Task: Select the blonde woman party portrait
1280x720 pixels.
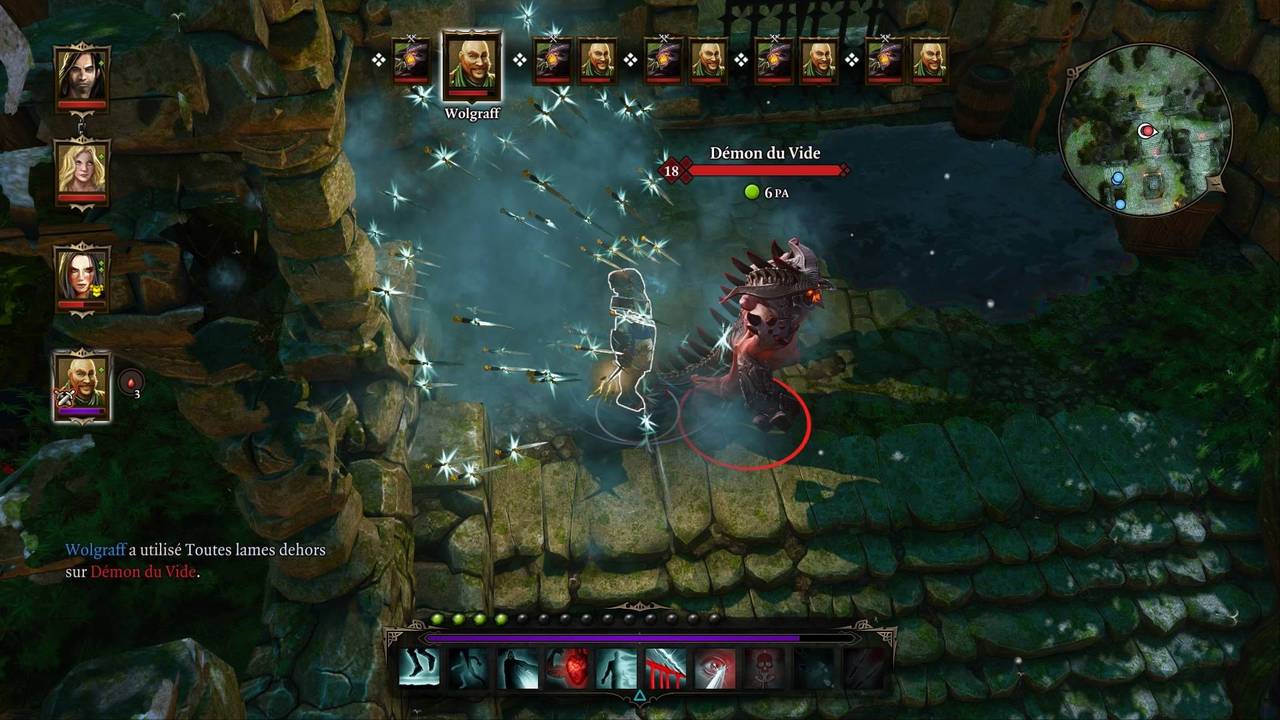Action: pyautogui.click(x=82, y=170)
